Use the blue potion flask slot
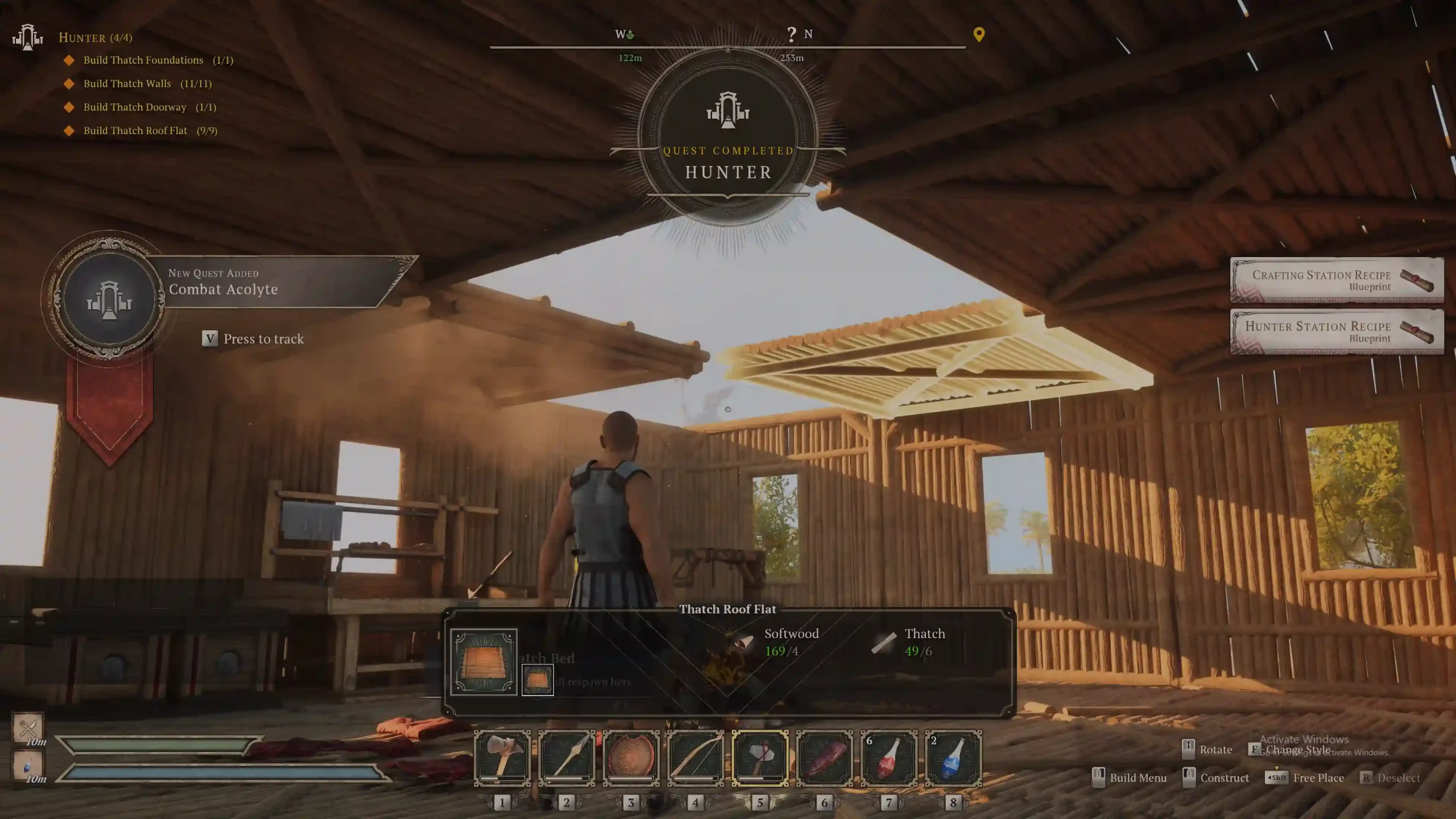The image size is (1456, 819). coord(953,758)
